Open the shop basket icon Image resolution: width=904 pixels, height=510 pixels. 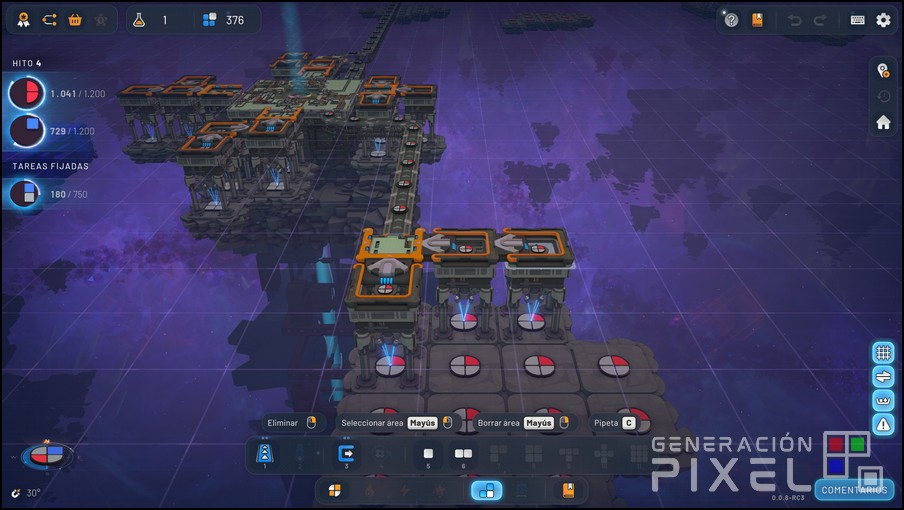(x=75, y=20)
